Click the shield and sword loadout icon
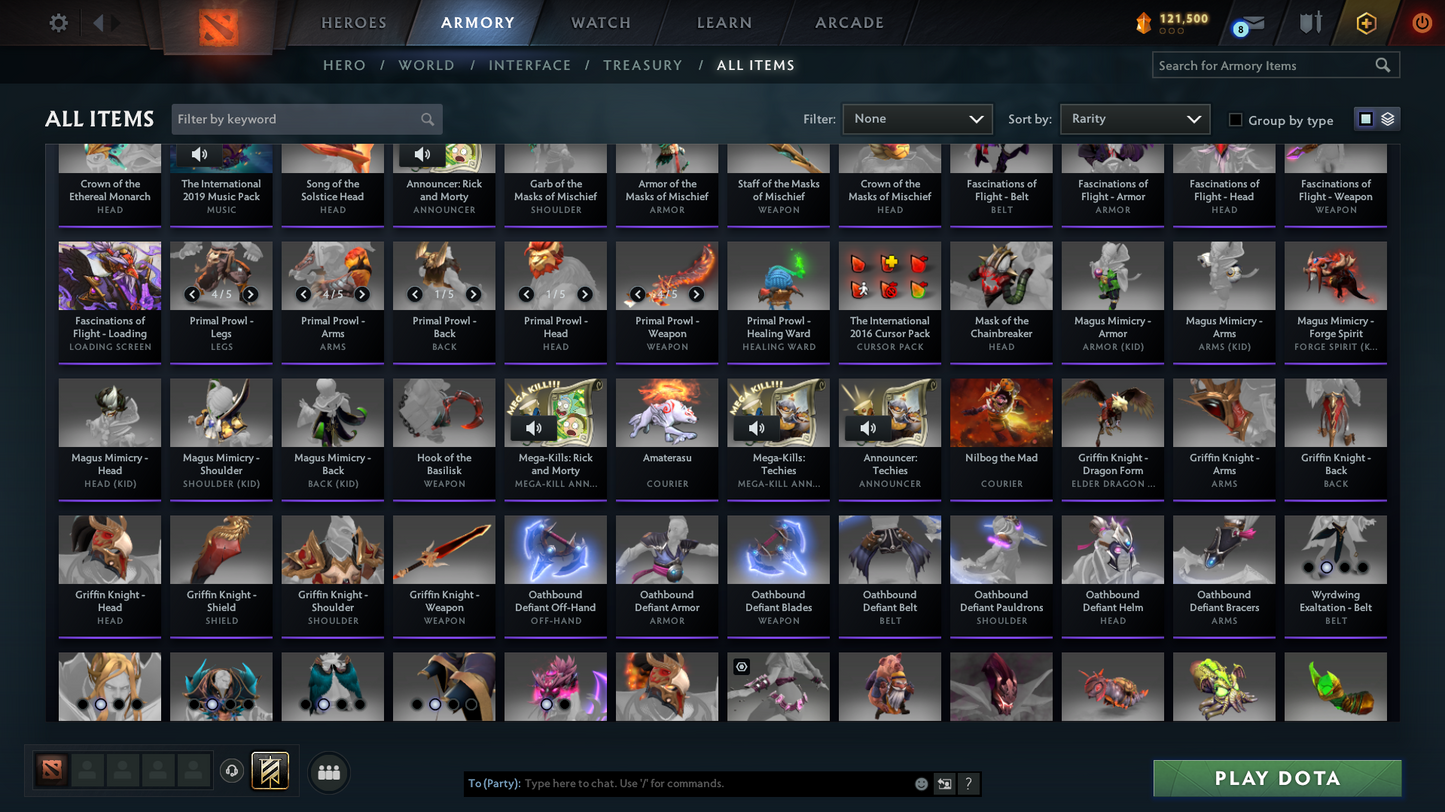The height and width of the screenshot is (812, 1445). coord(1310,22)
